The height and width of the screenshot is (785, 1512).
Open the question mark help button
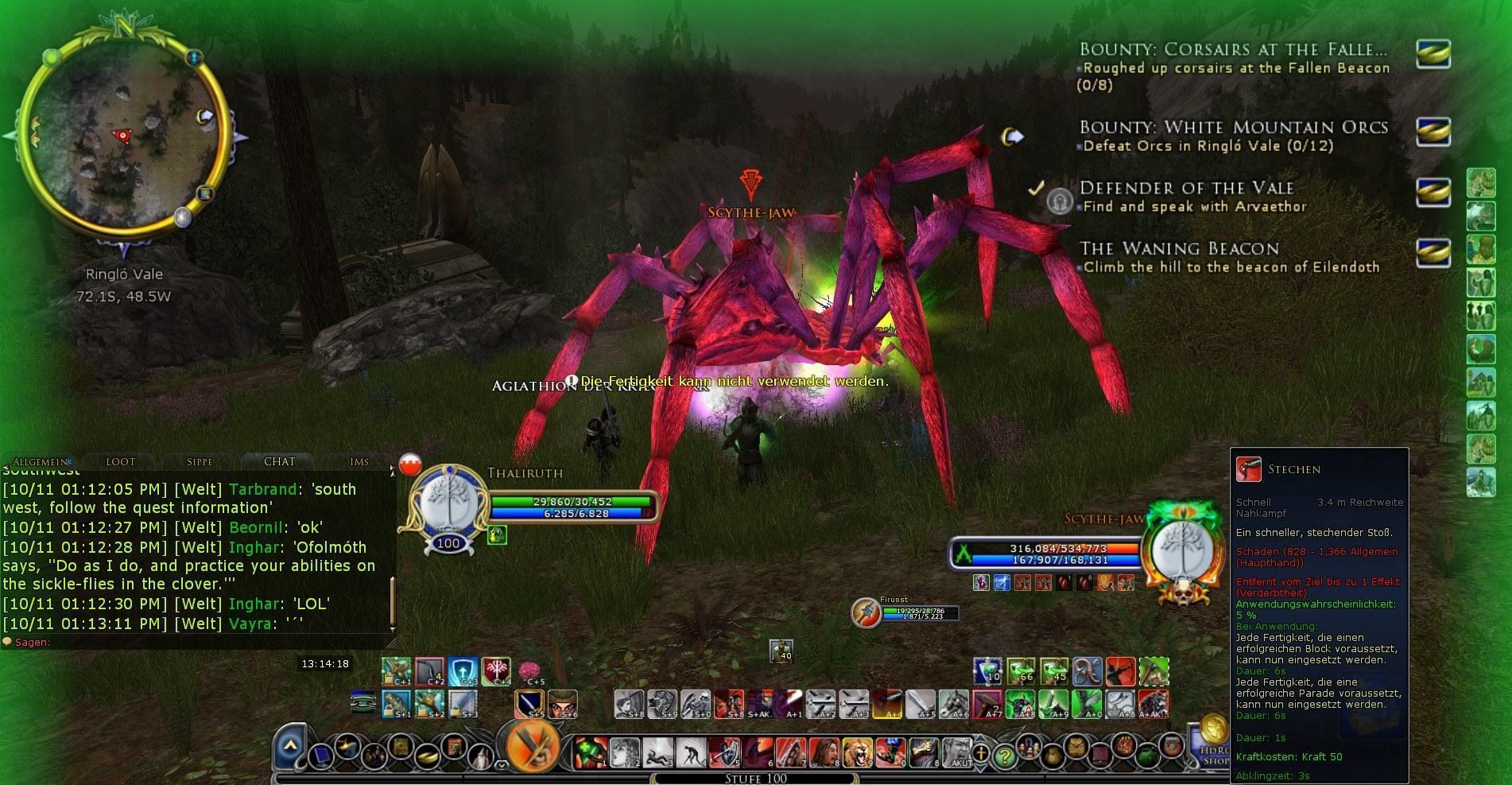1005,756
